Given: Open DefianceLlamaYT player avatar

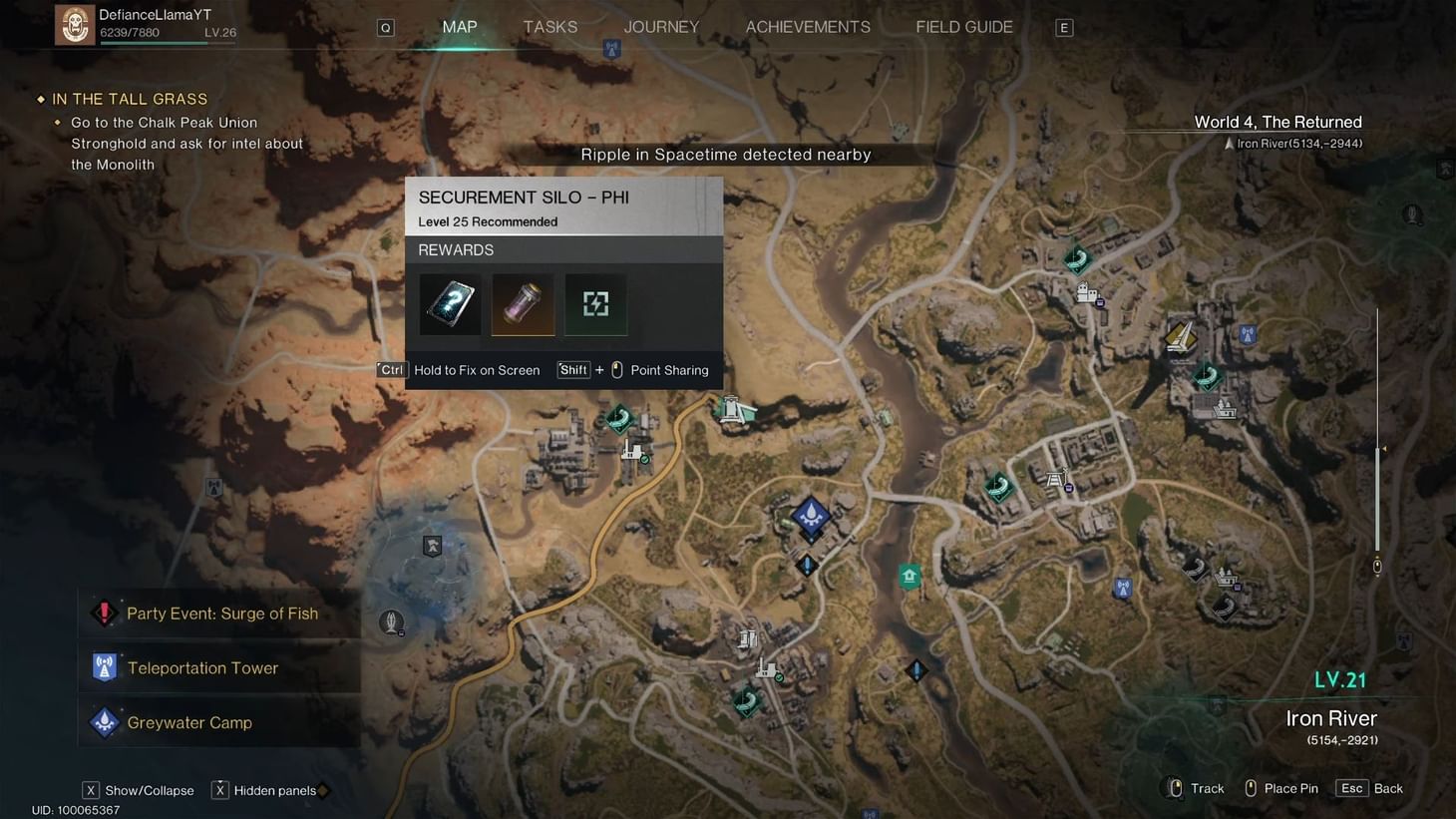Looking at the screenshot, I should (75, 25).
